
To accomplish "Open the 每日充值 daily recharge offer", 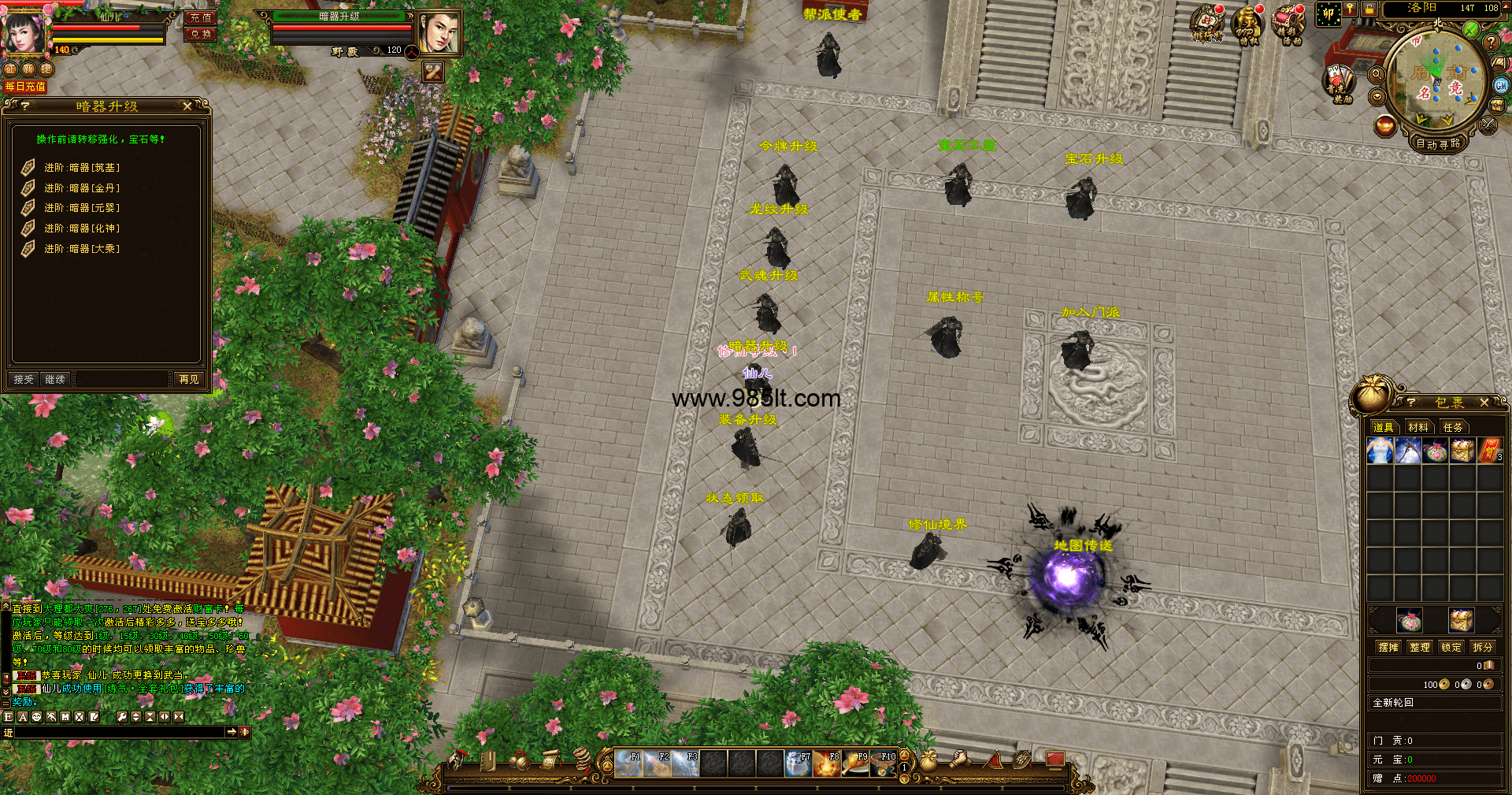I will coord(25,87).
